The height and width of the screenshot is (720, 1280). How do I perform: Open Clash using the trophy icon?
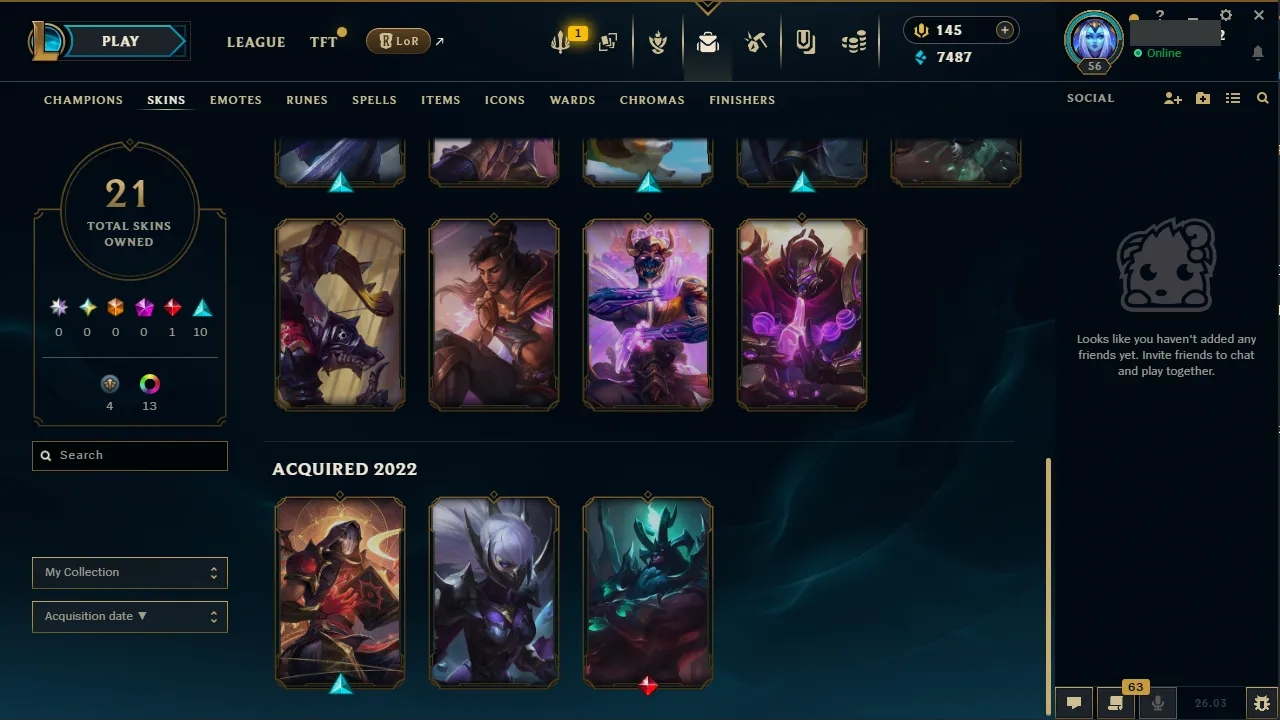(x=658, y=41)
